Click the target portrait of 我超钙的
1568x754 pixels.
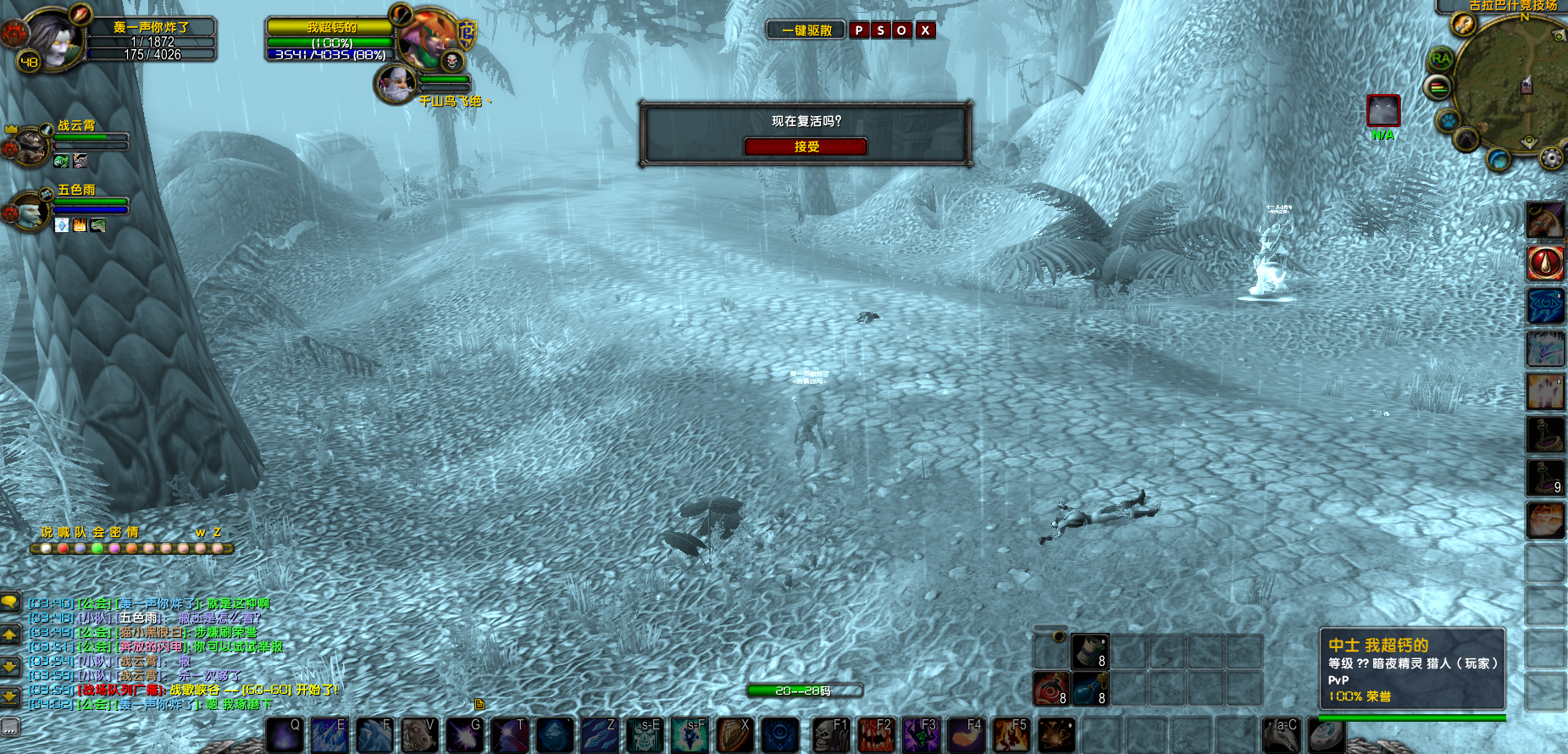428,40
